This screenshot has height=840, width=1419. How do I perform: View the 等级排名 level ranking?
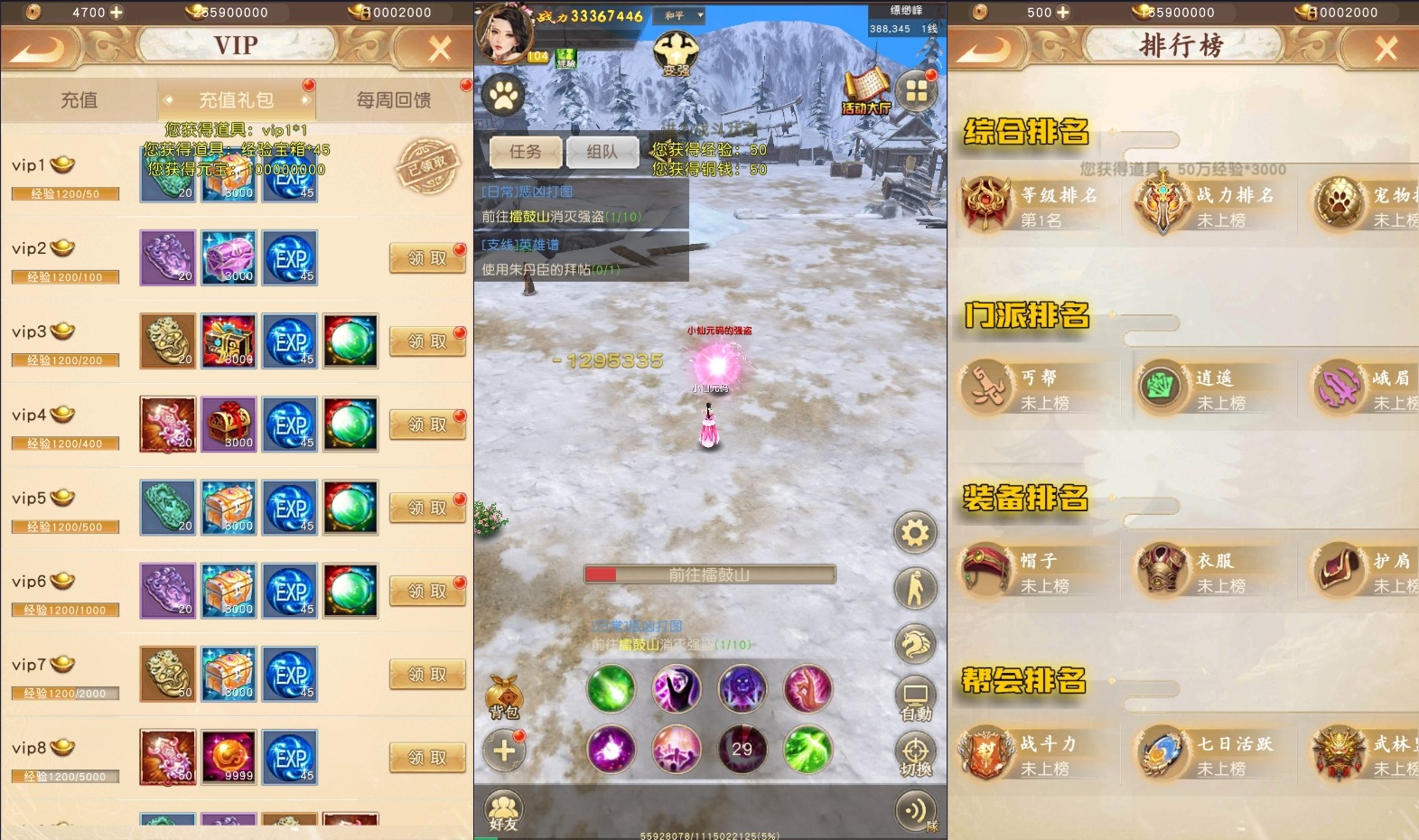[x=1030, y=205]
